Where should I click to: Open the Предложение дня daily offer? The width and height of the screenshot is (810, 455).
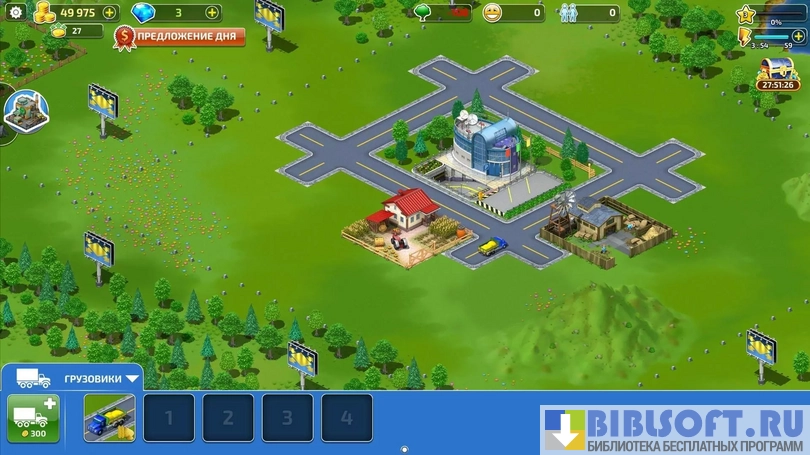179,37
